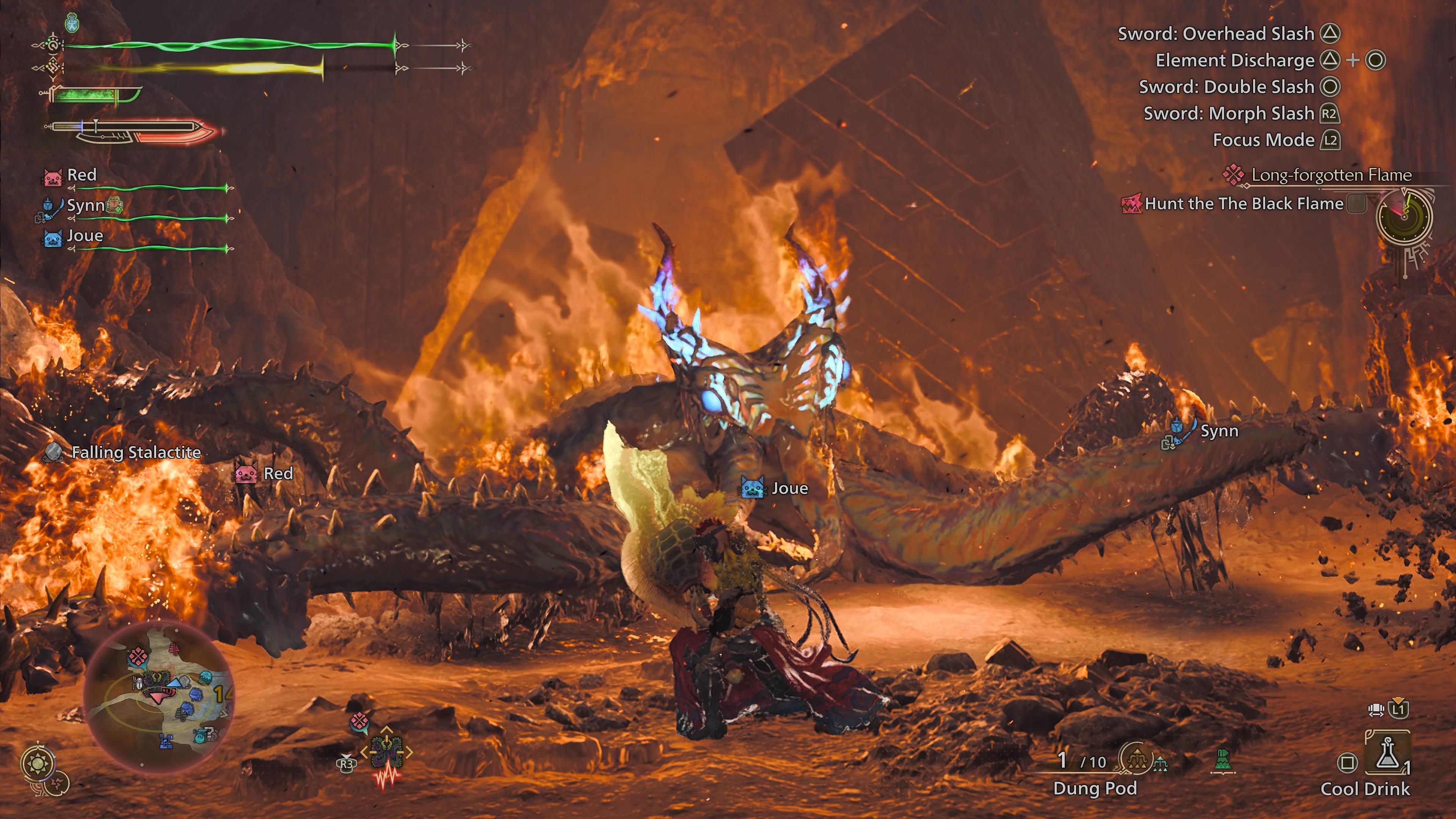
Task: Click the switch axe phial gauge
Action: tap(133, 131)
